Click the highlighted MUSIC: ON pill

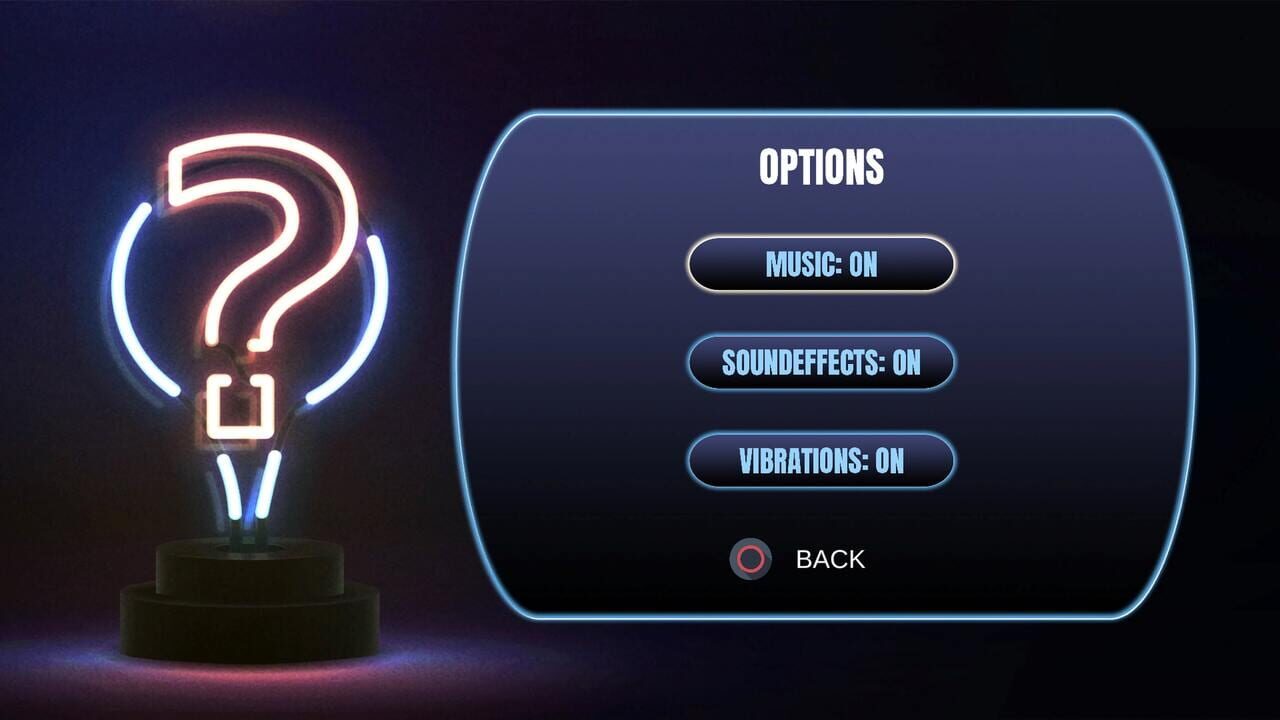(820, 264)
